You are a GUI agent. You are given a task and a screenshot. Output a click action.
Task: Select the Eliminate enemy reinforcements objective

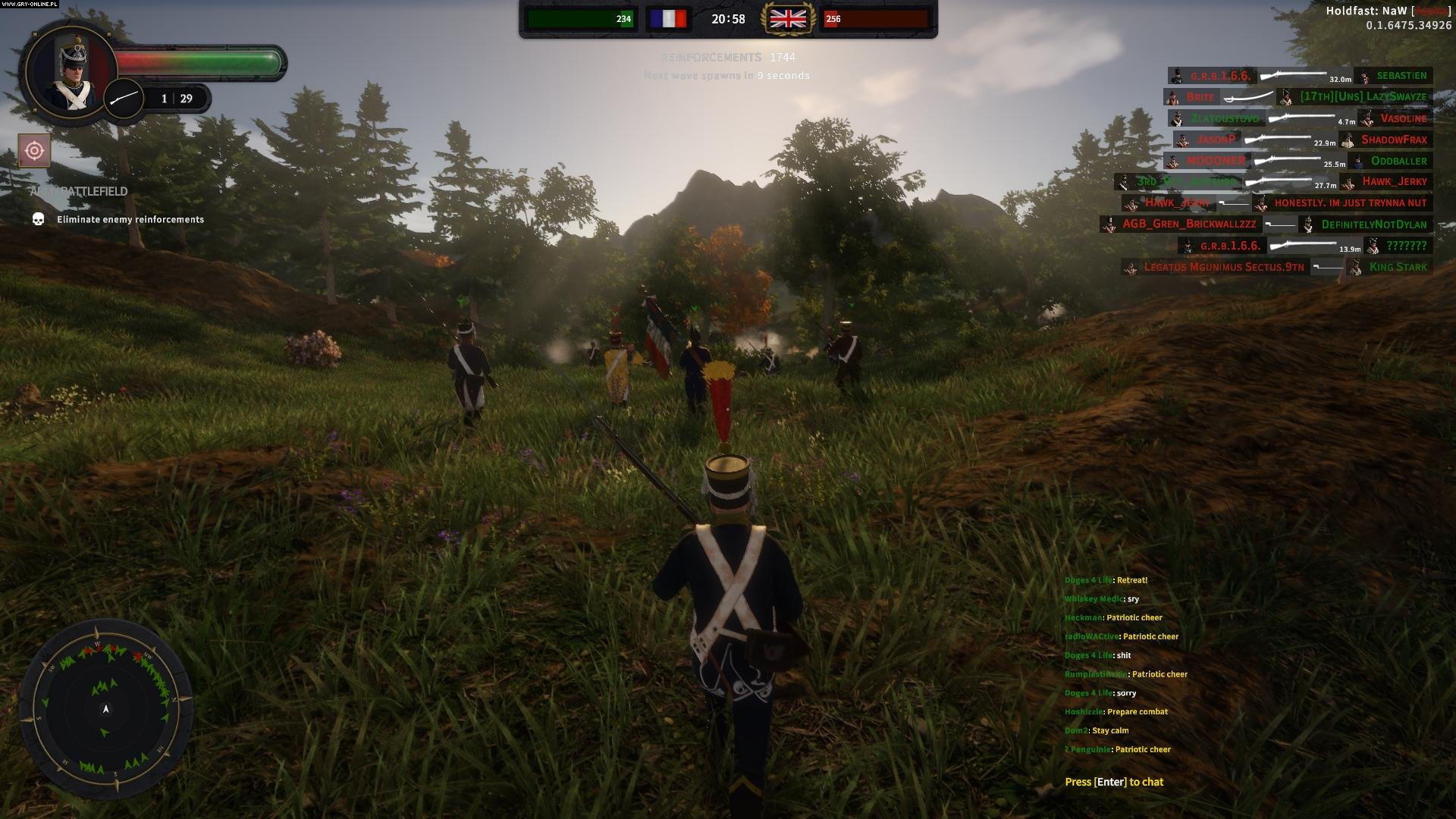130,219
